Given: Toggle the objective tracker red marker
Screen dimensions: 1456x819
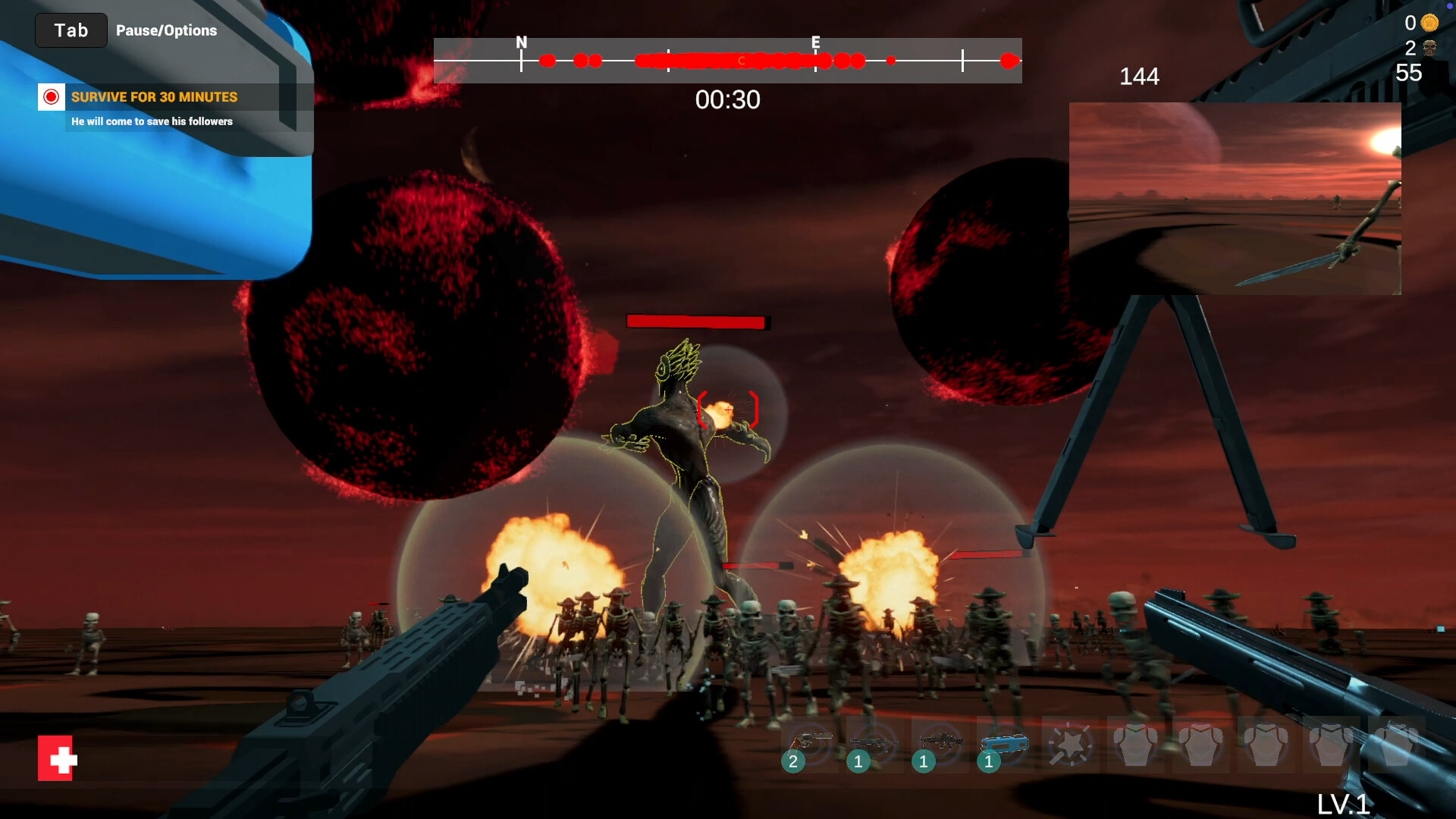Looking at the screenshot, I should click(51, 97).
